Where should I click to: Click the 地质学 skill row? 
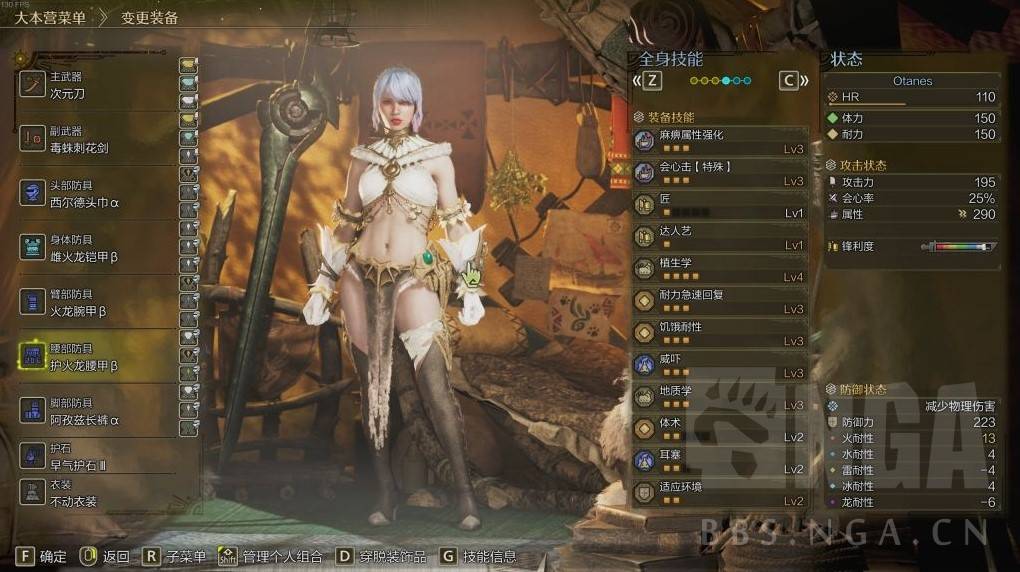(720, 397)
